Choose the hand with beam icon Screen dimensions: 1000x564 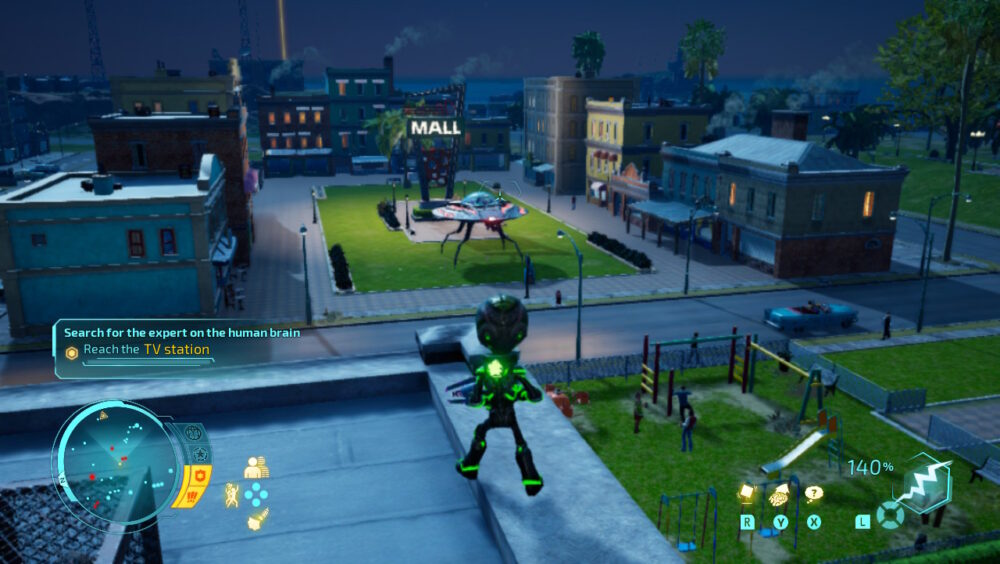click(x=257, y=518)
